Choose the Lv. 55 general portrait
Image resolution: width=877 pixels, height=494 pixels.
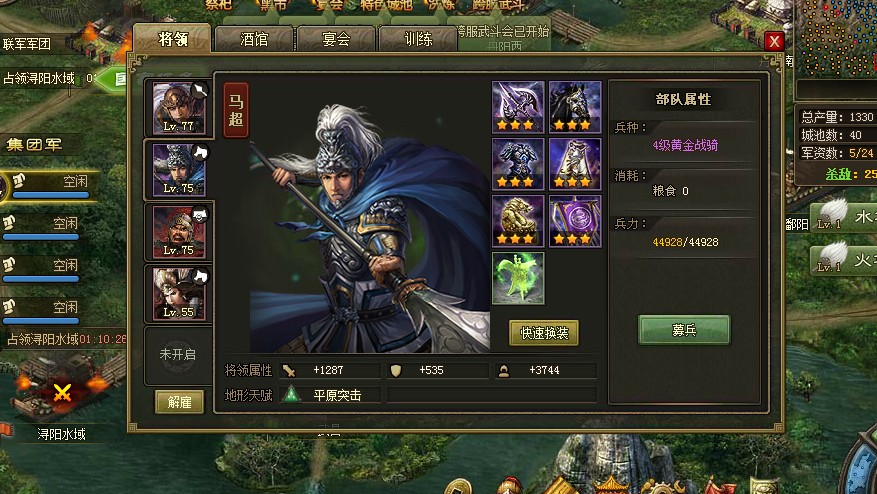pyautogui.click(x=179, y=293)
